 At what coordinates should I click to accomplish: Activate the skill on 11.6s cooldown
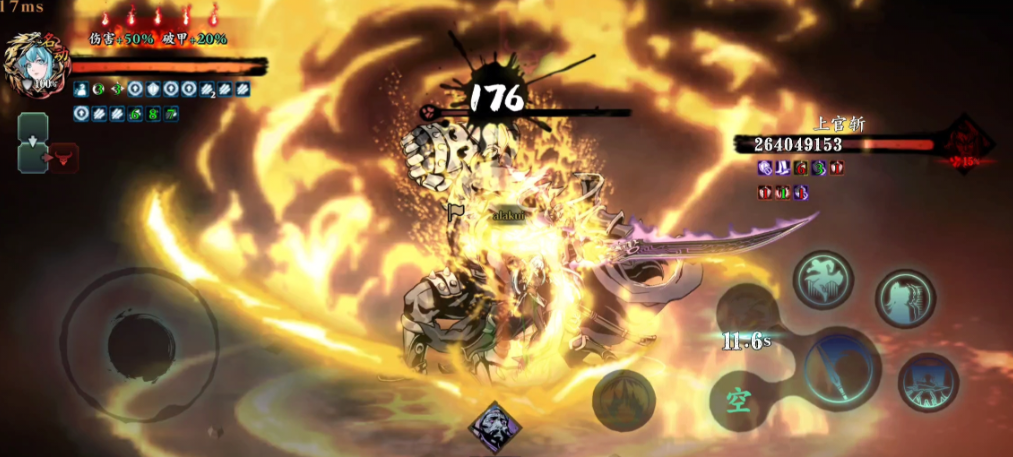[x=748, y=322]
